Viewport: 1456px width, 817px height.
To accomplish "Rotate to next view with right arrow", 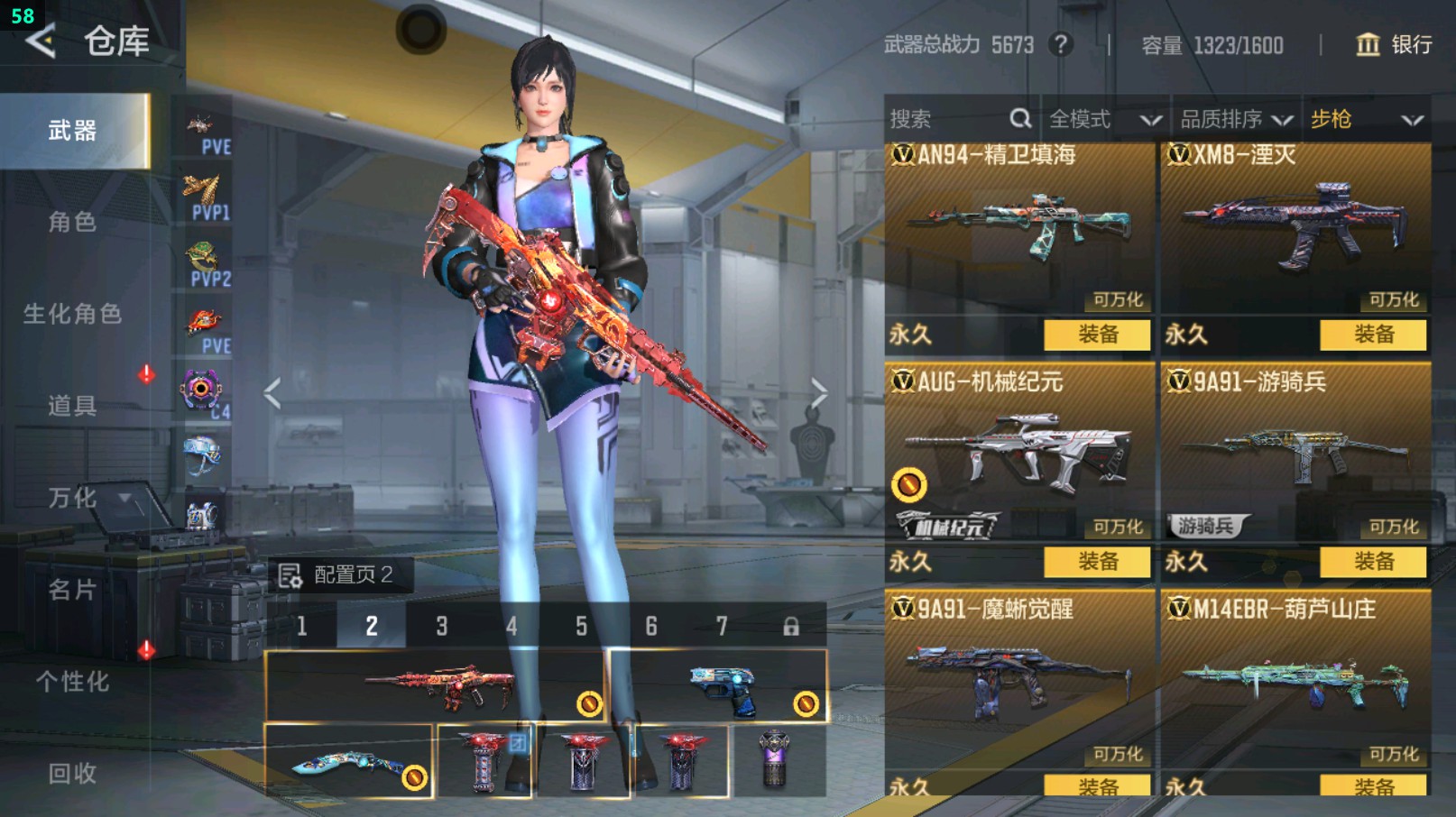I will 818,394.
